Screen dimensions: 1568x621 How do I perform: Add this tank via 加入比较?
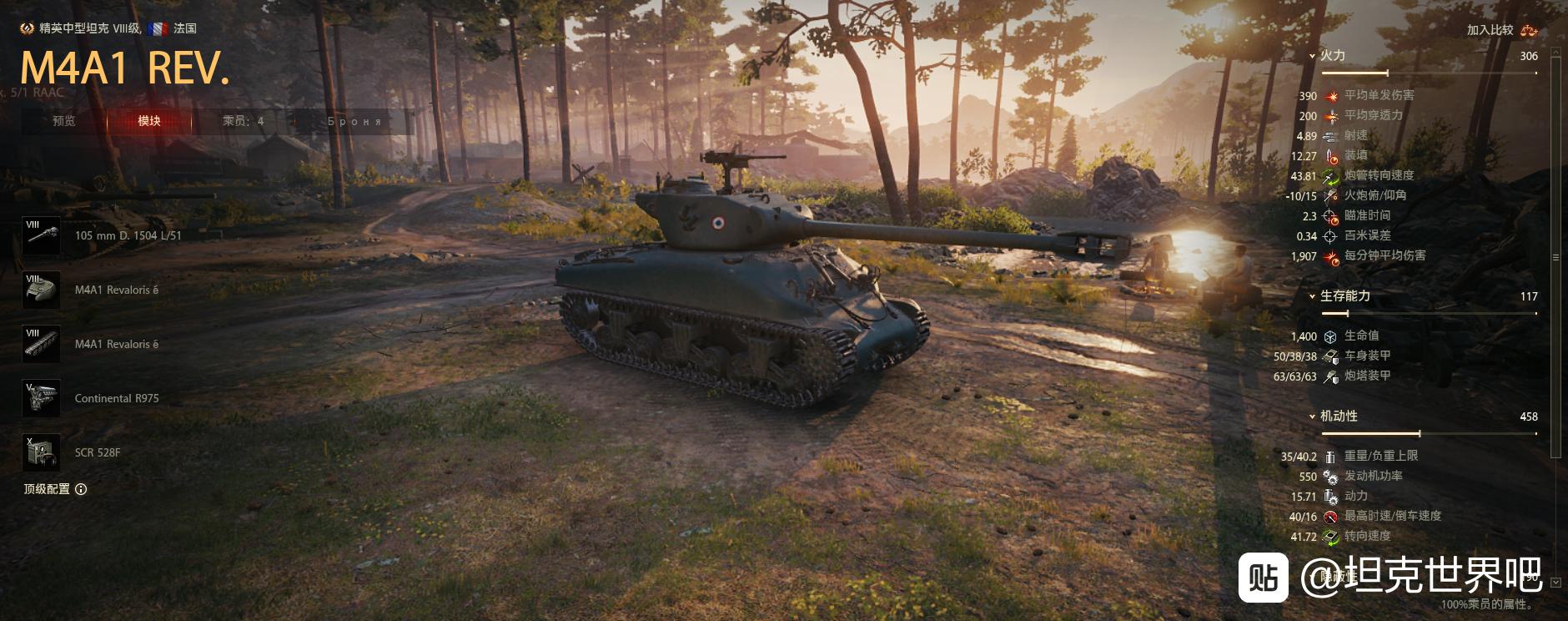point(1501,30)
